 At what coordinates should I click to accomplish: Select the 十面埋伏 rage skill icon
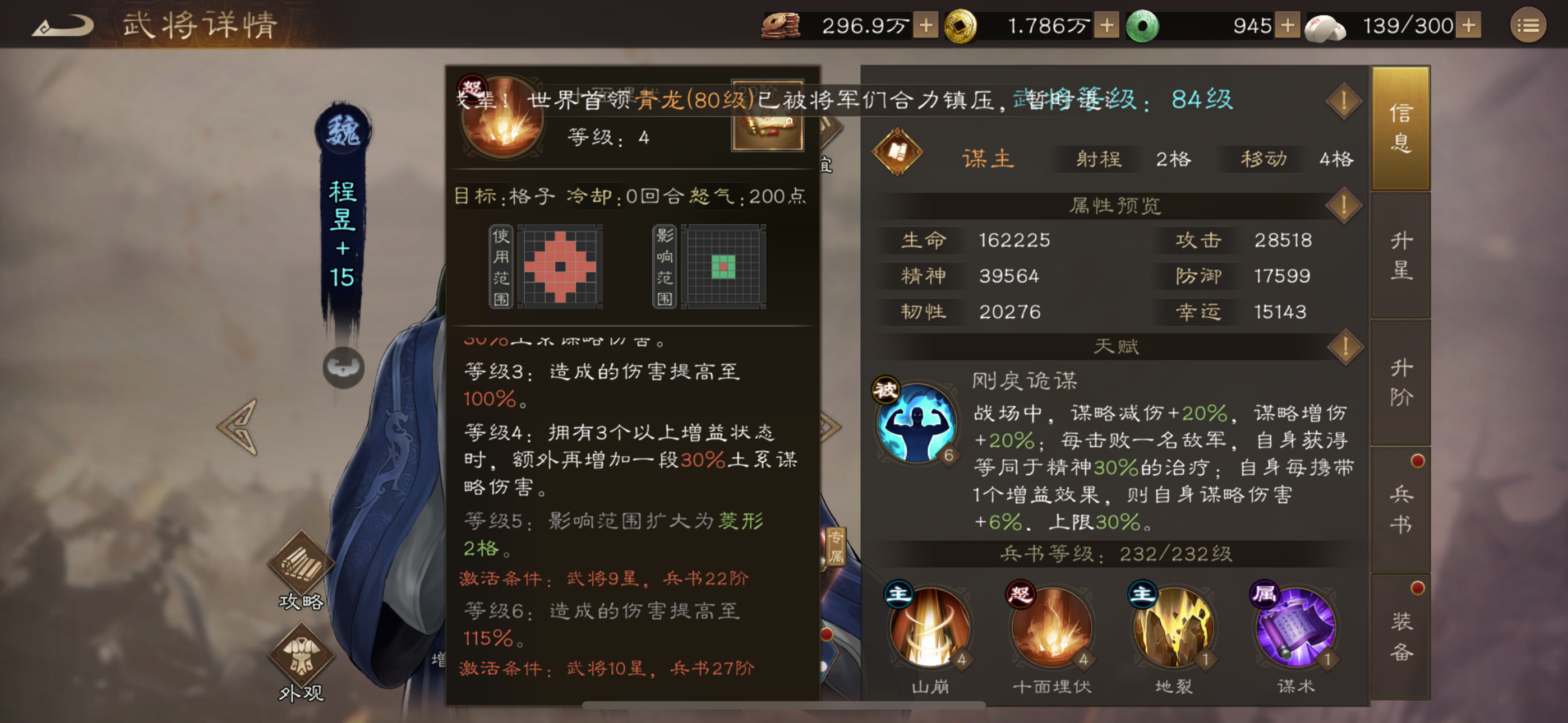point(1052,632)
